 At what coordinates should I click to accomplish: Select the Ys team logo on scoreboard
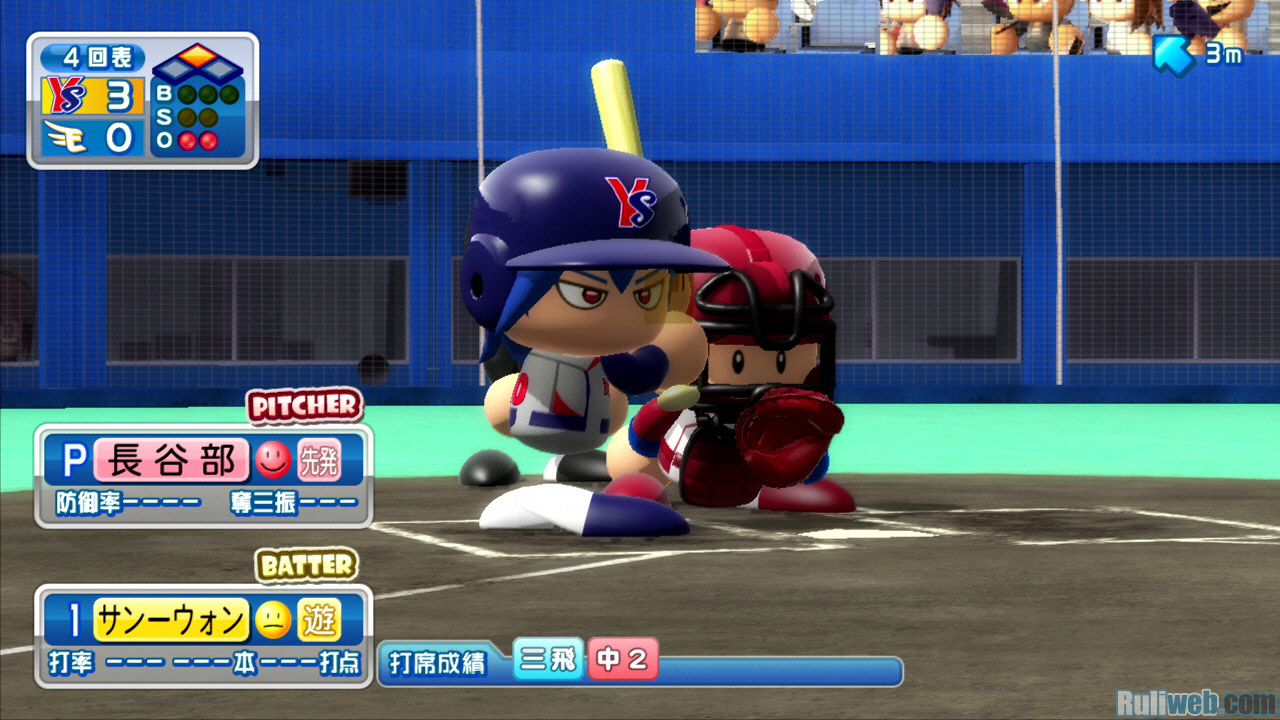(x=65, y=96)
